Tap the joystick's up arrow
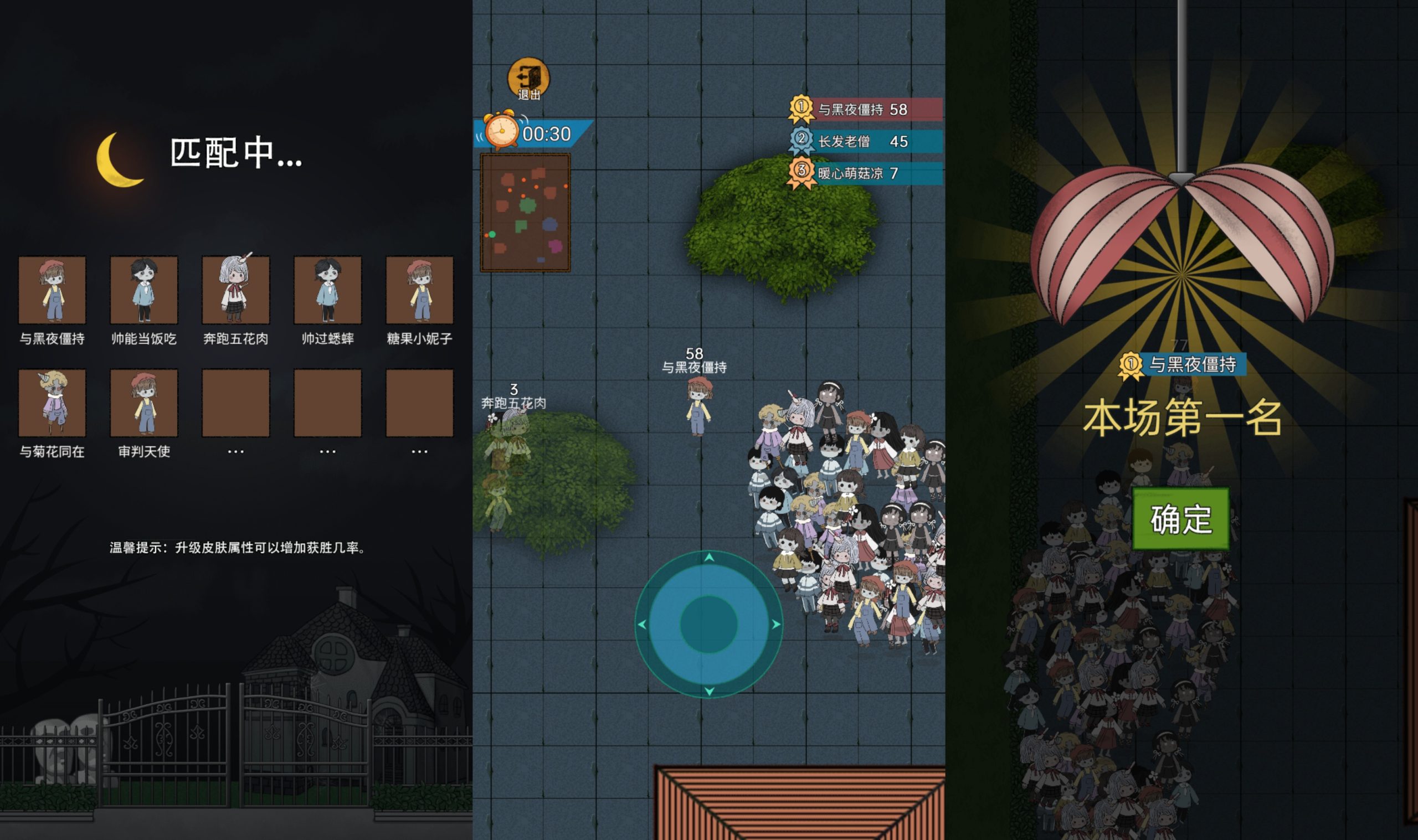 (x=708, y=558)
